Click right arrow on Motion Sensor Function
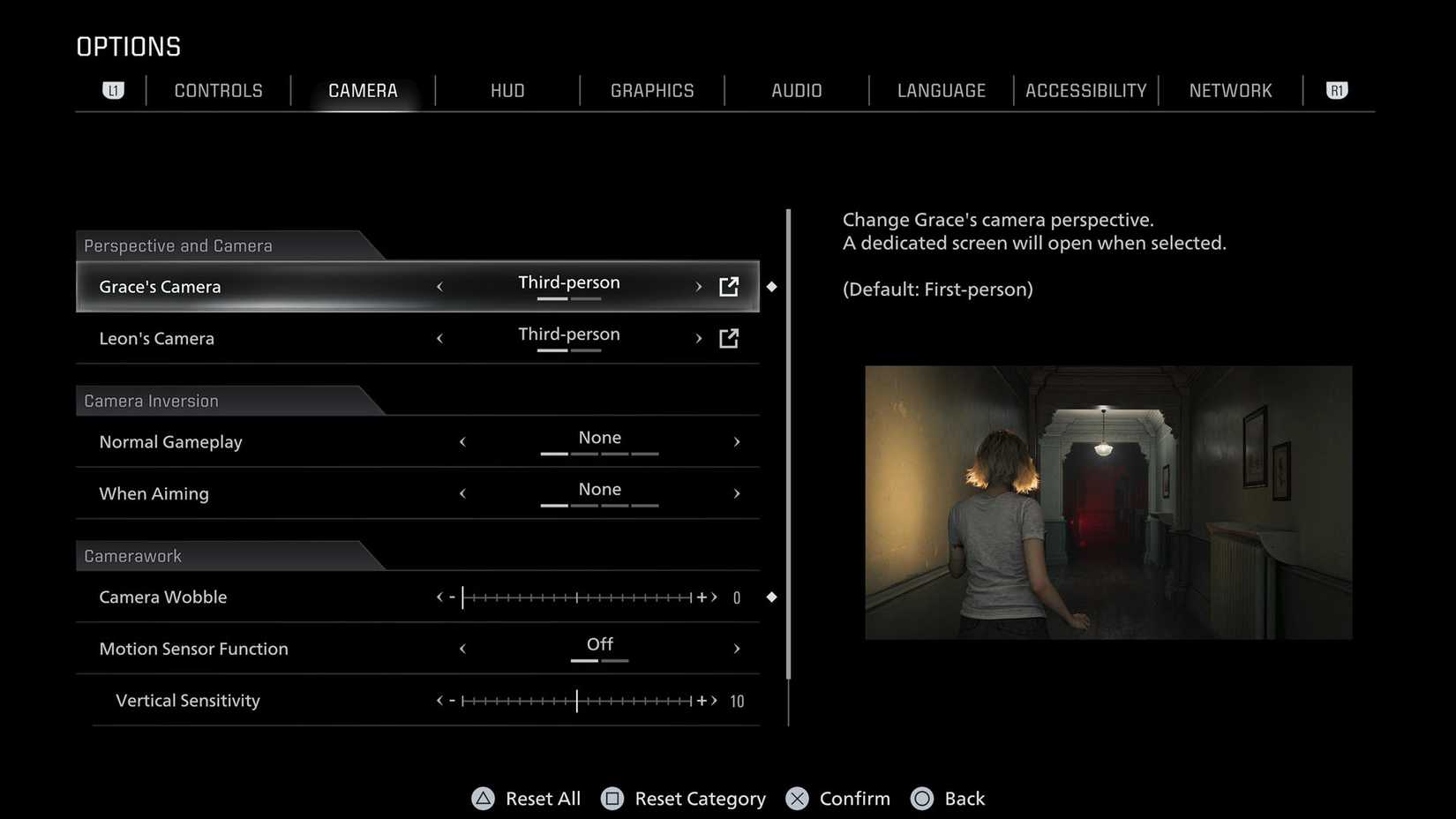This screenshot has height=819, width=1456. pos(738,648)
